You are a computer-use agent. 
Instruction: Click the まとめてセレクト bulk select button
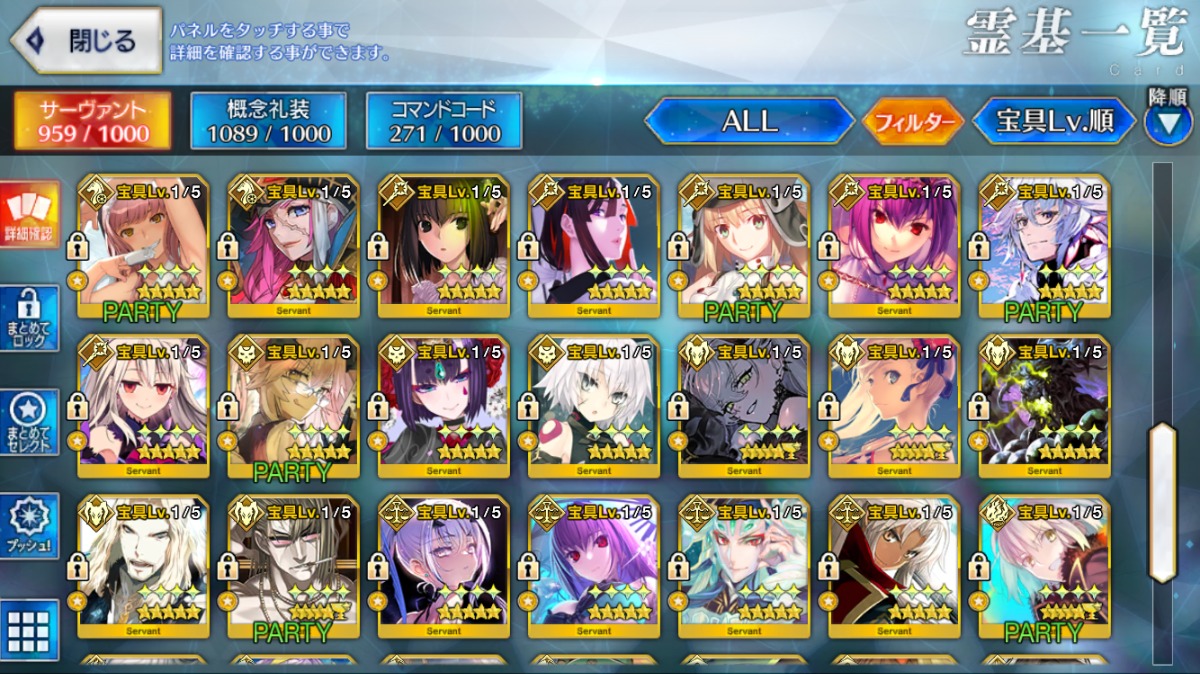pos(29,423)
